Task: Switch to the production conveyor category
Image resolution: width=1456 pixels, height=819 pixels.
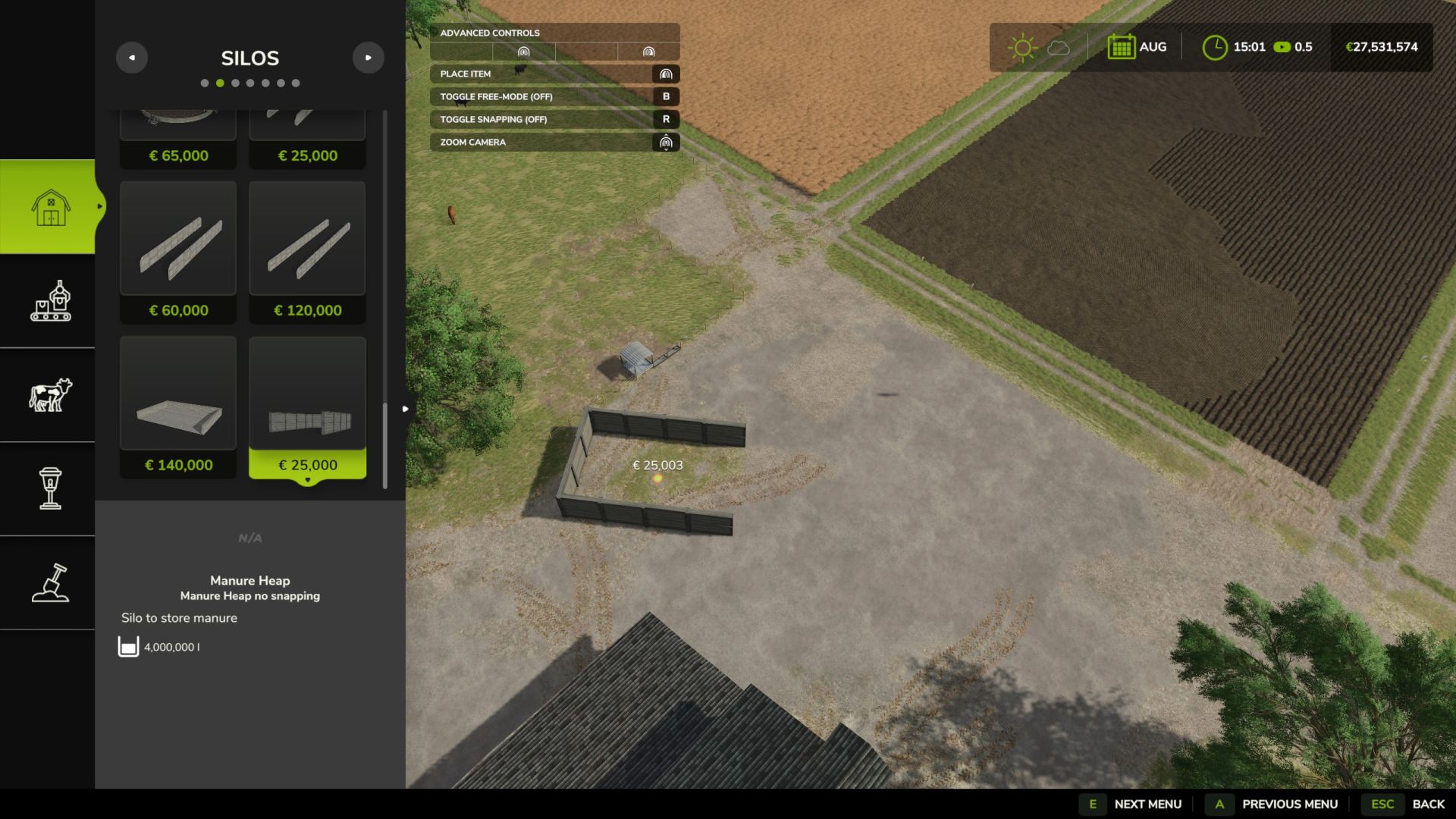Action: pyautogui.click(x=50, y=301)
